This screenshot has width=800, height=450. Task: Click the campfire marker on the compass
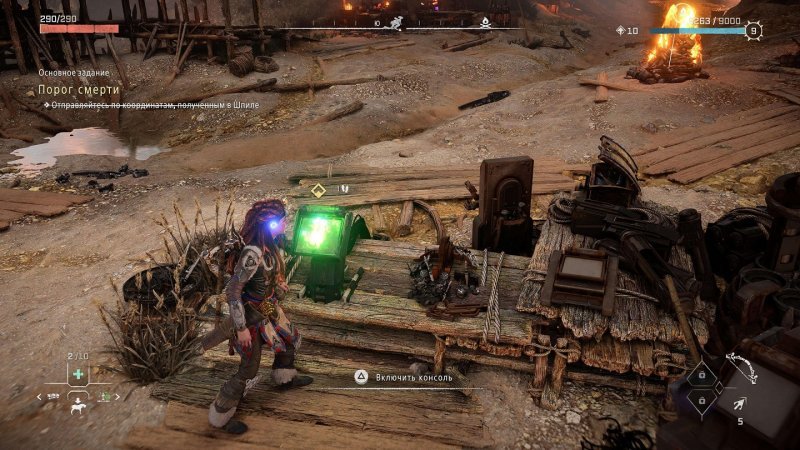pos(486,19)
